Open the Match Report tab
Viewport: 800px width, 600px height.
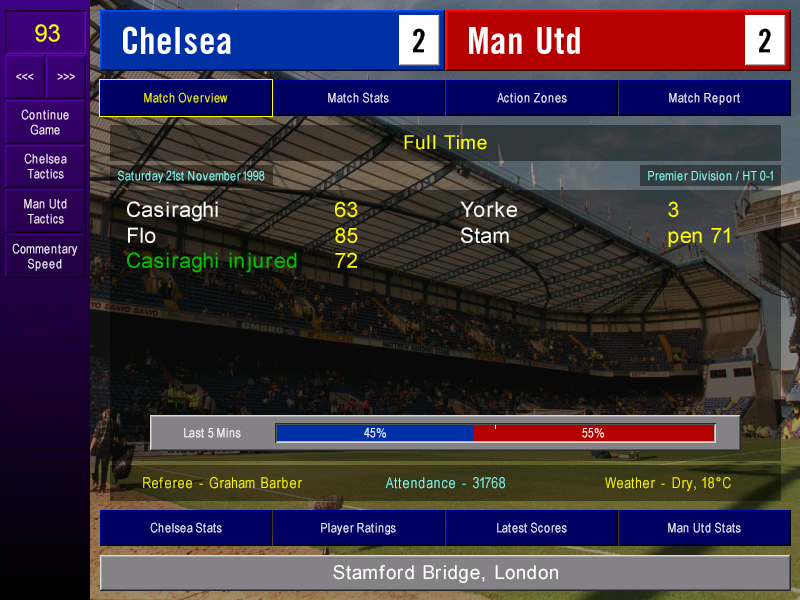(x=704, y=98)
